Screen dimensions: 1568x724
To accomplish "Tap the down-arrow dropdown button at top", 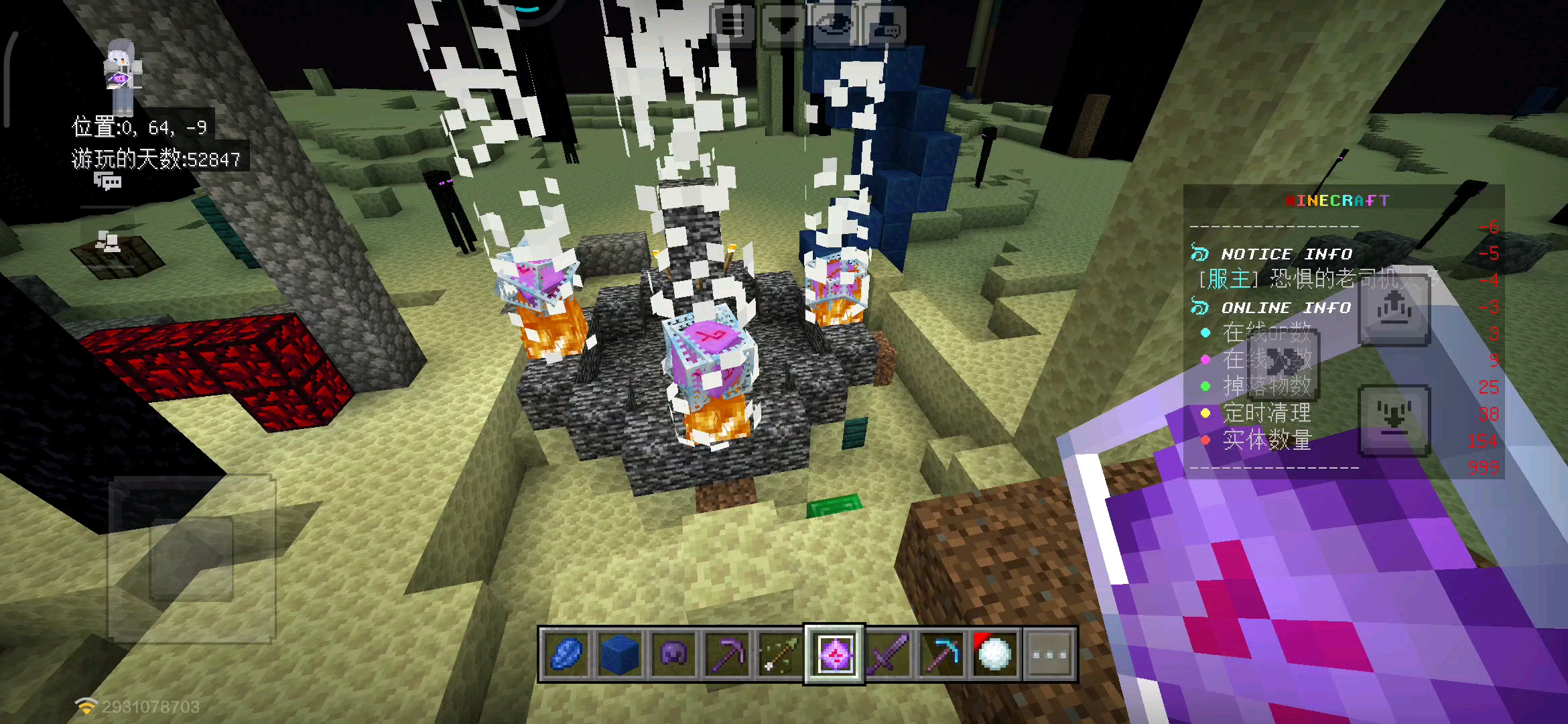I will point(783,25).
